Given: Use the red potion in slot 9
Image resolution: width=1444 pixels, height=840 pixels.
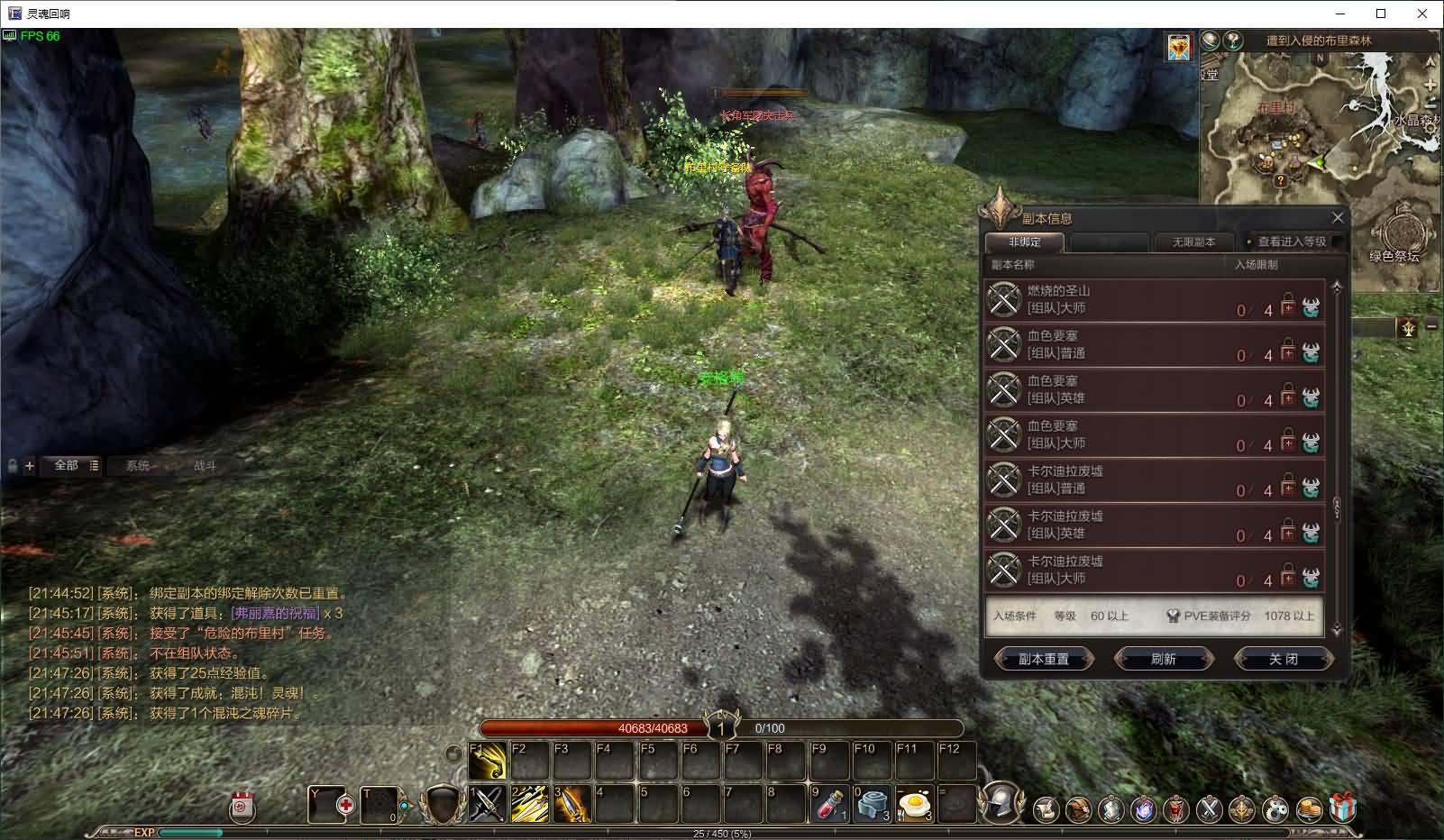Looking at the screenshot, I should pyautogui.click(x=829, y=804).
